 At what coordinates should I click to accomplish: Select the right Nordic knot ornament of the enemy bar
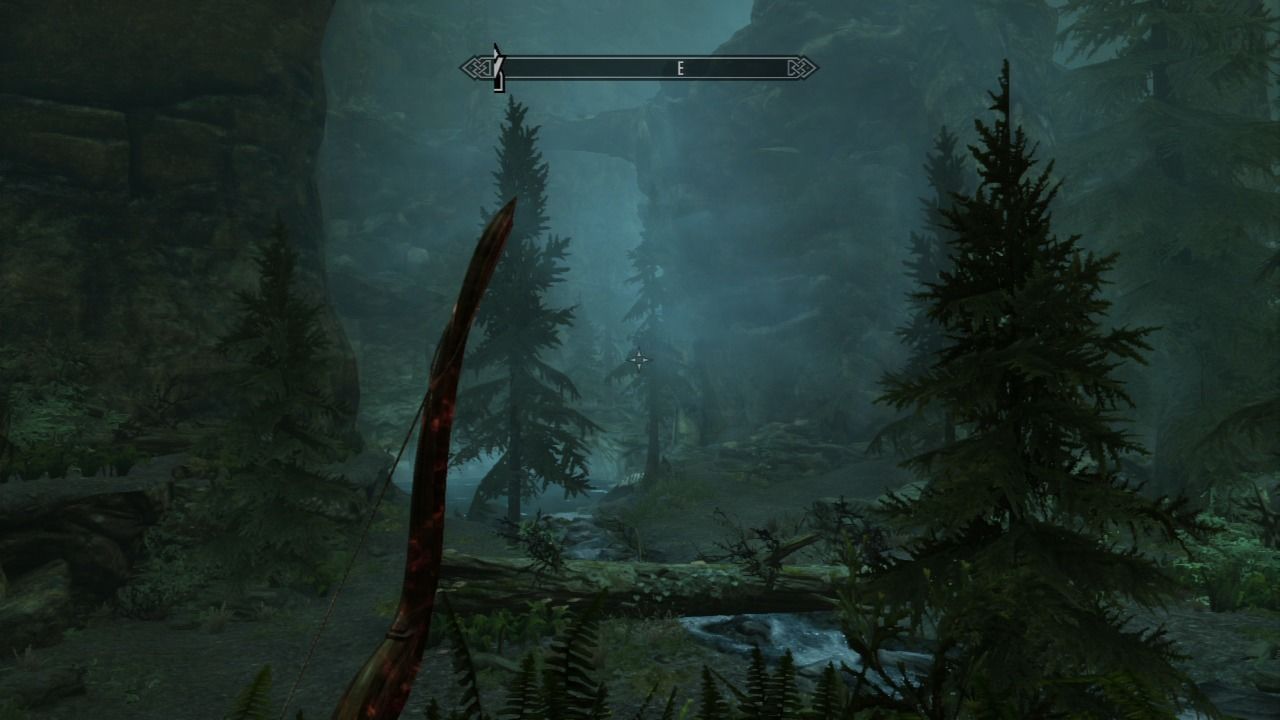click(800, 67)
